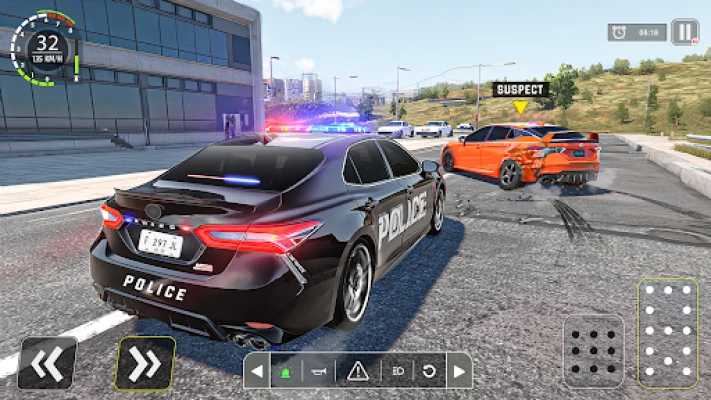Tap the circular arrow reset icon

(430, 371)
